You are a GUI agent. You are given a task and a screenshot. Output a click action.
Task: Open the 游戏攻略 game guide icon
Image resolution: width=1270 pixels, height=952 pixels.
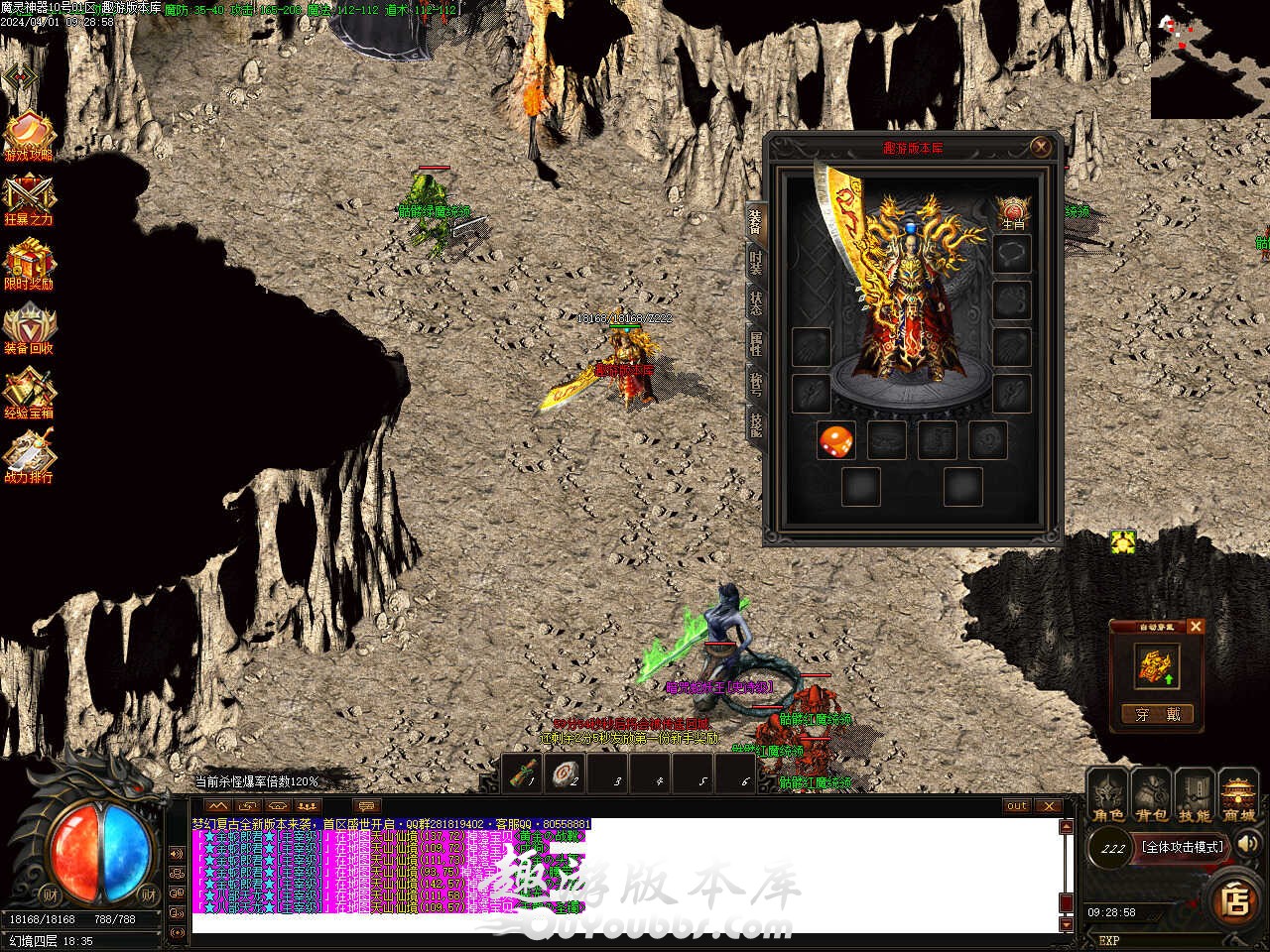tap(29, 136)
